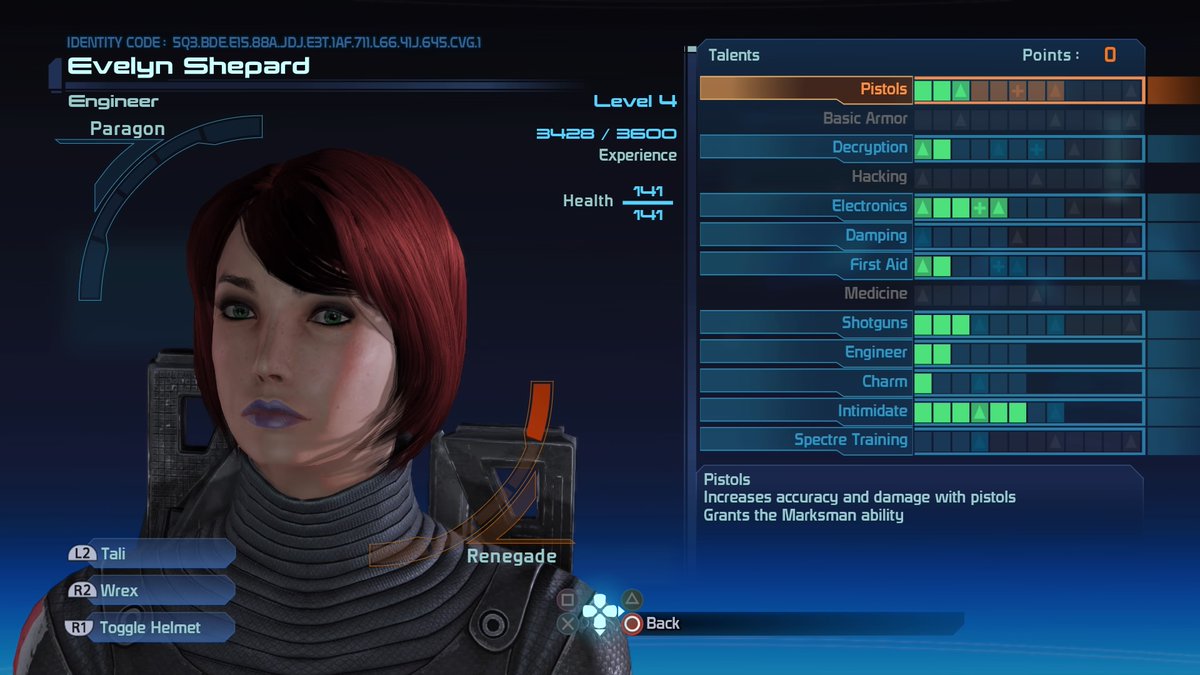Select the Engineer class talent
Viewport: 1200px width, 675px height.
click(x=876, y=352)
